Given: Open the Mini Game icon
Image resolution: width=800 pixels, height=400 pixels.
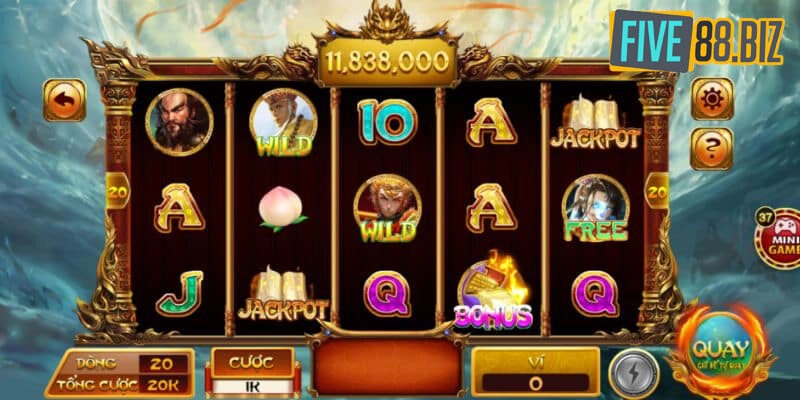Looking at the screenshot, I should pos(780,240).
